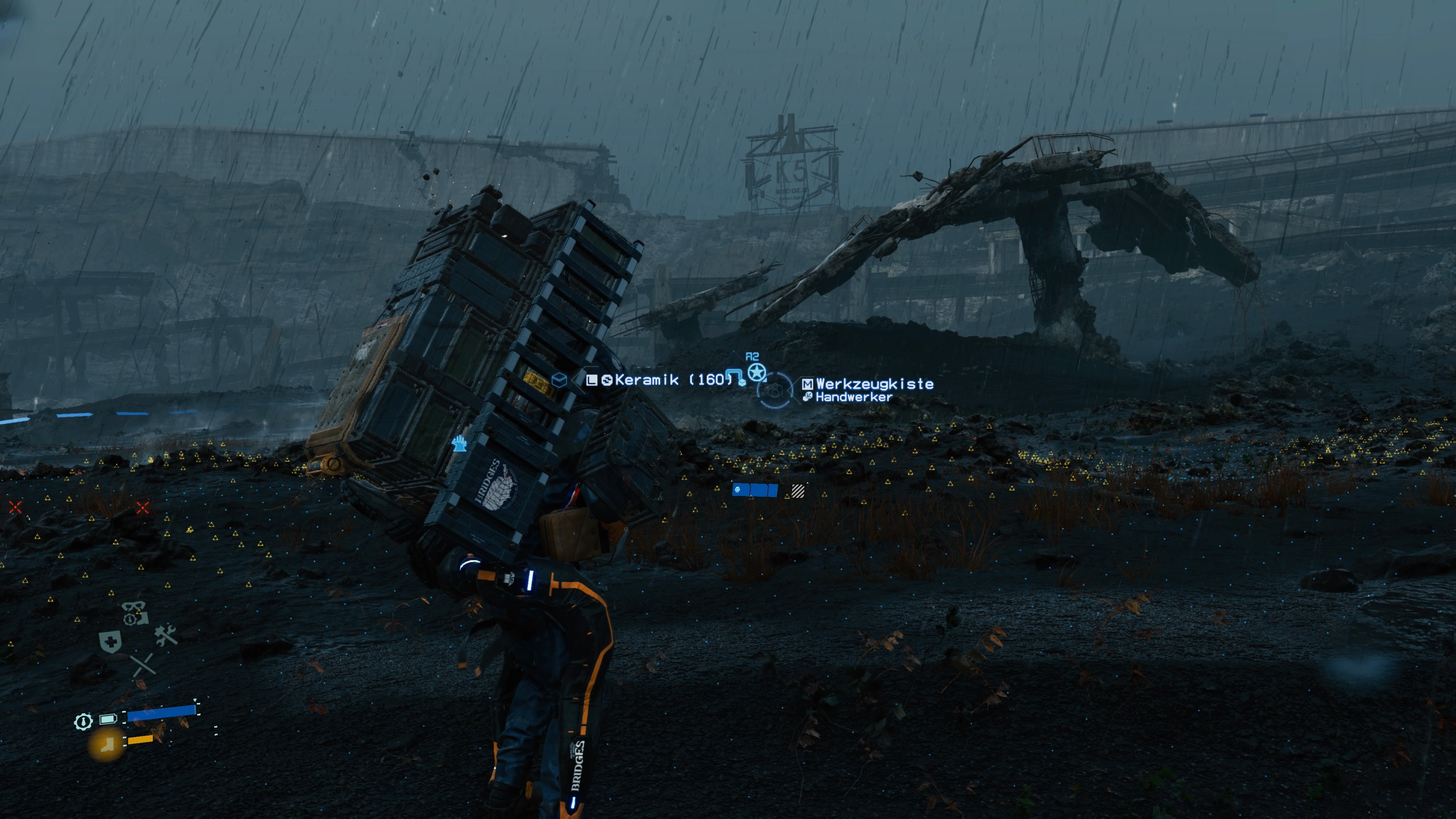Select the Handwerker text label
Viewport: 1456px width, 819px height.
[854, 397]
